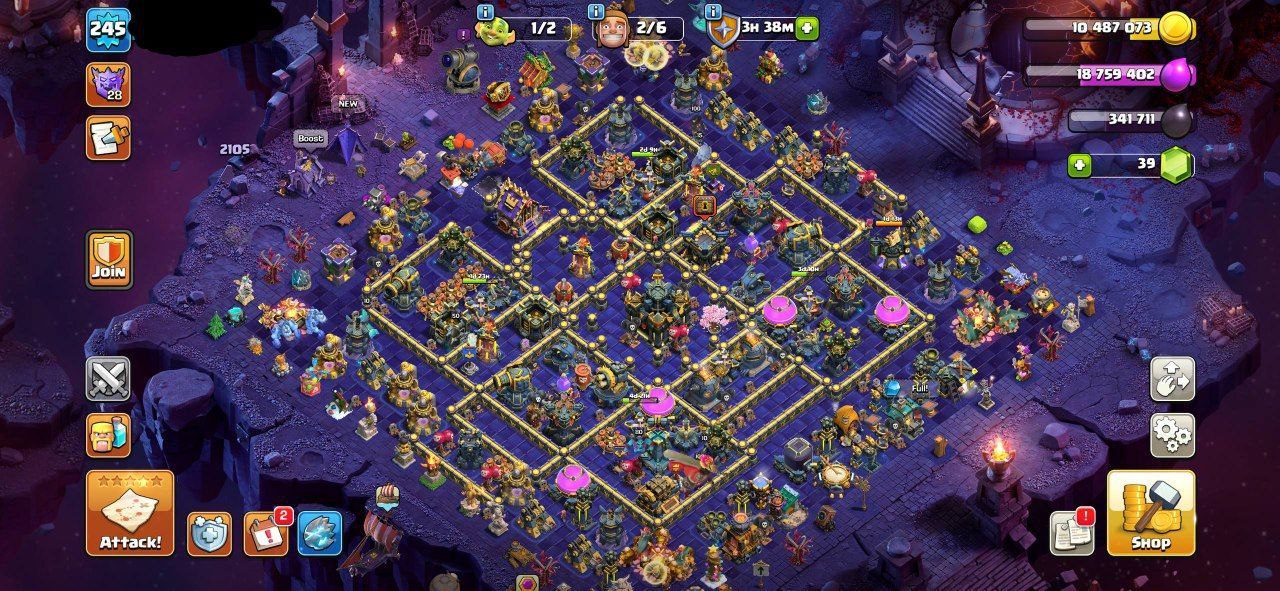Show info for the shield timer
The width and height of the screenshot is (1280, 591).
(714, 13)
